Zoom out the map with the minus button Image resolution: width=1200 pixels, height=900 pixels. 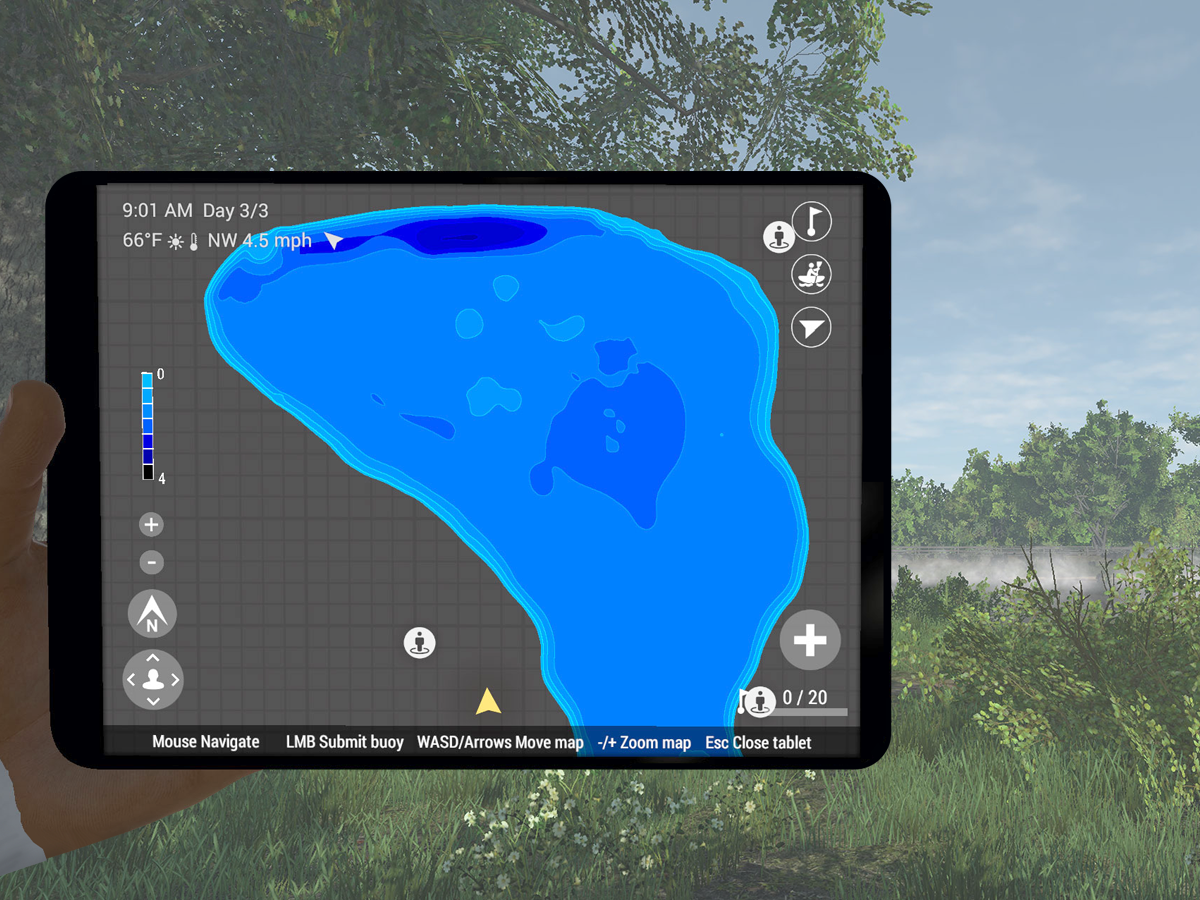click(x=151, y=563)
